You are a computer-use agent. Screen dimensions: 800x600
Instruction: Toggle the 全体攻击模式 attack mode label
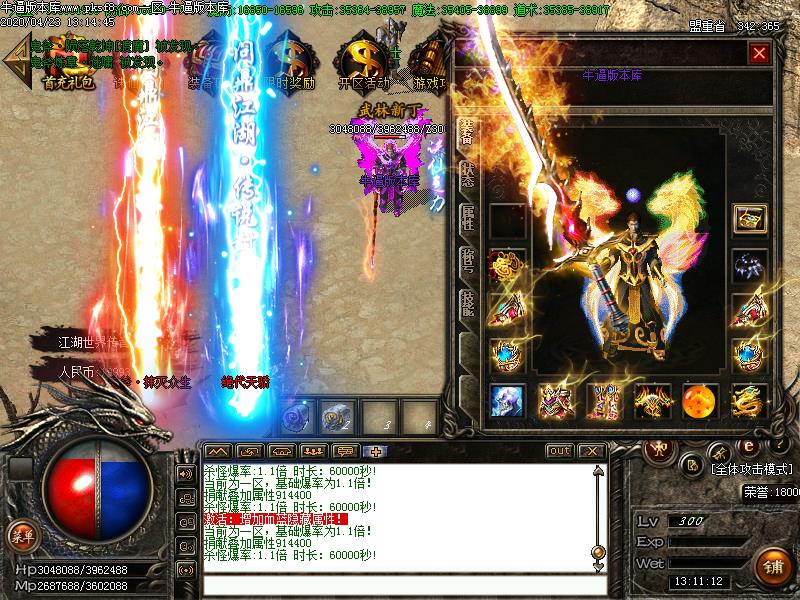pos(752,468)
